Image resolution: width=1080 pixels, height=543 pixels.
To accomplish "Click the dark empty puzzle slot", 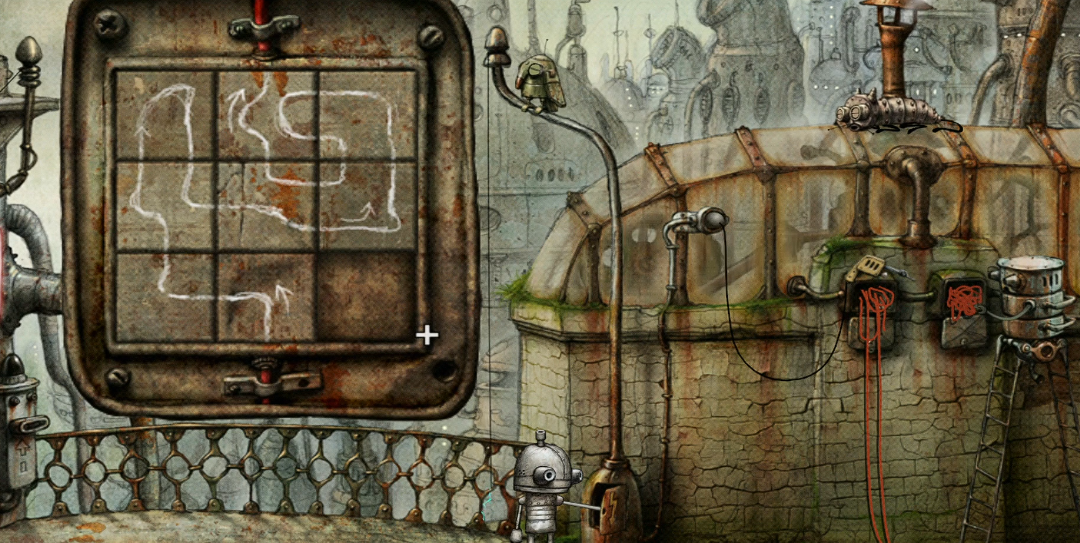I will pos(368,296).
